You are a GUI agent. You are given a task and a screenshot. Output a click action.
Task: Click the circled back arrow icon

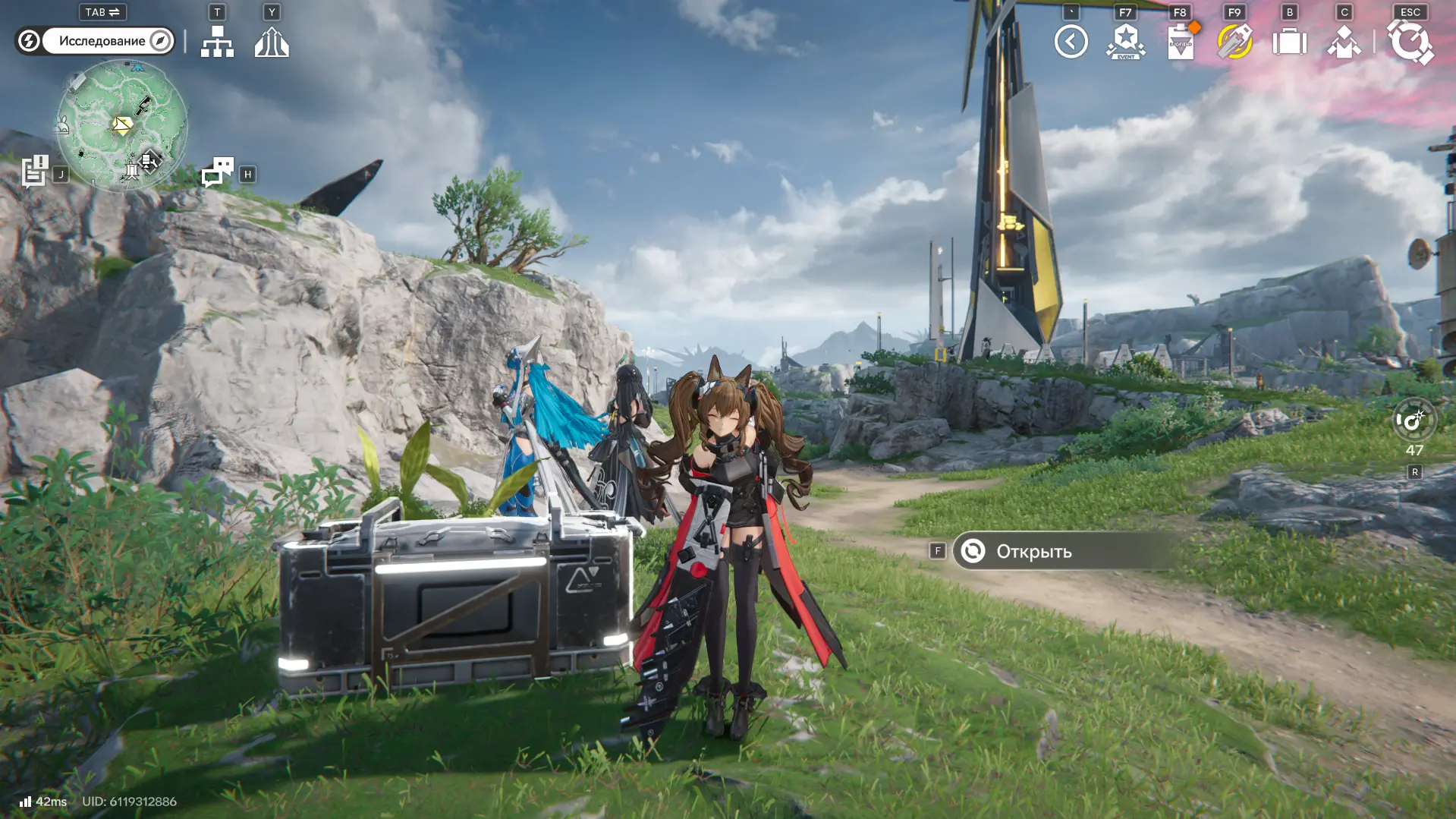pos(1071,42)
